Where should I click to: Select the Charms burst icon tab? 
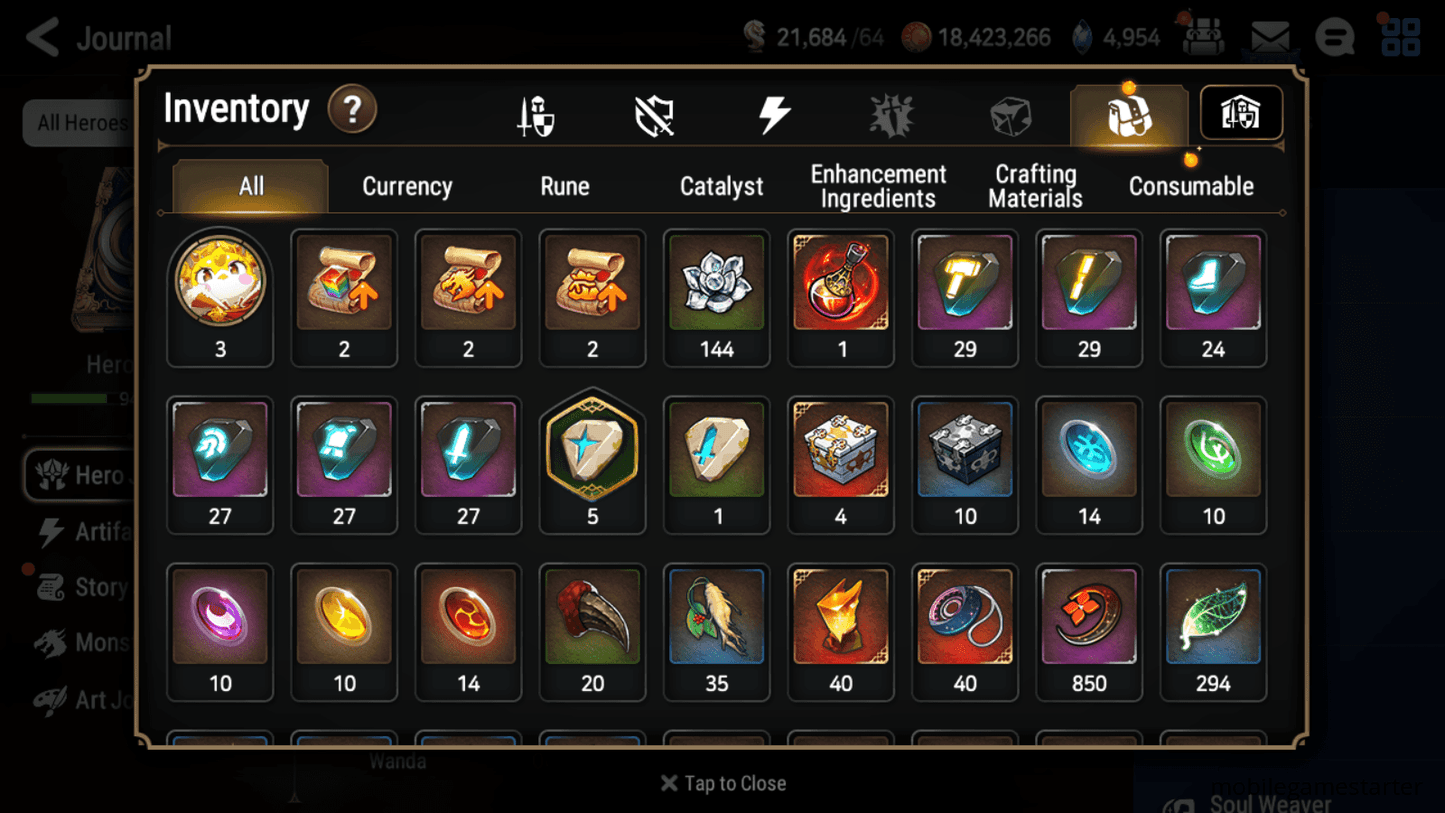point(893,113)
